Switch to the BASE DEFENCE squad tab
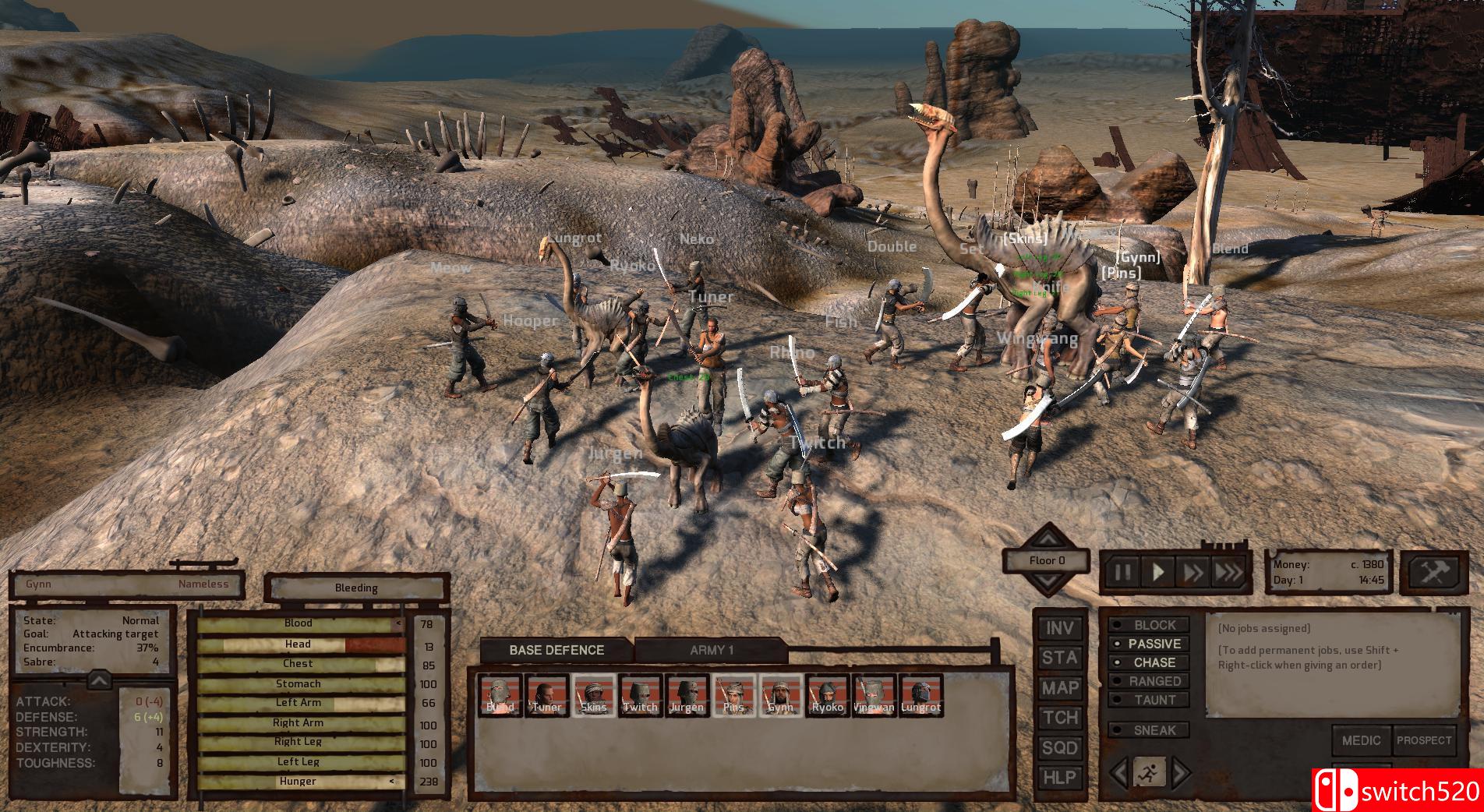This screenshot has width=1484, height=812. (x=557, y=649)
